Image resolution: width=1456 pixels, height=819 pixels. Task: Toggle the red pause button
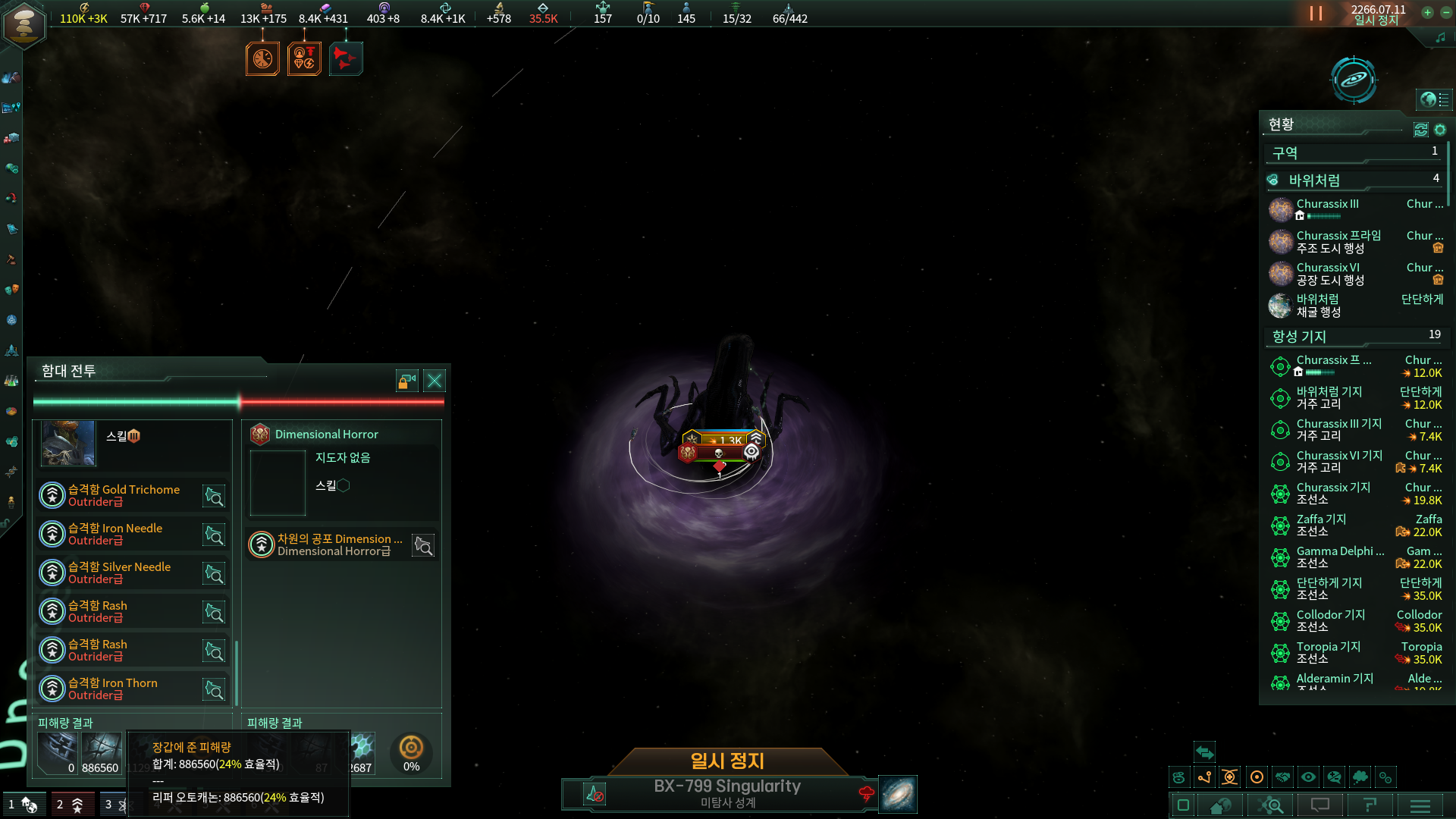(1316, 14)
